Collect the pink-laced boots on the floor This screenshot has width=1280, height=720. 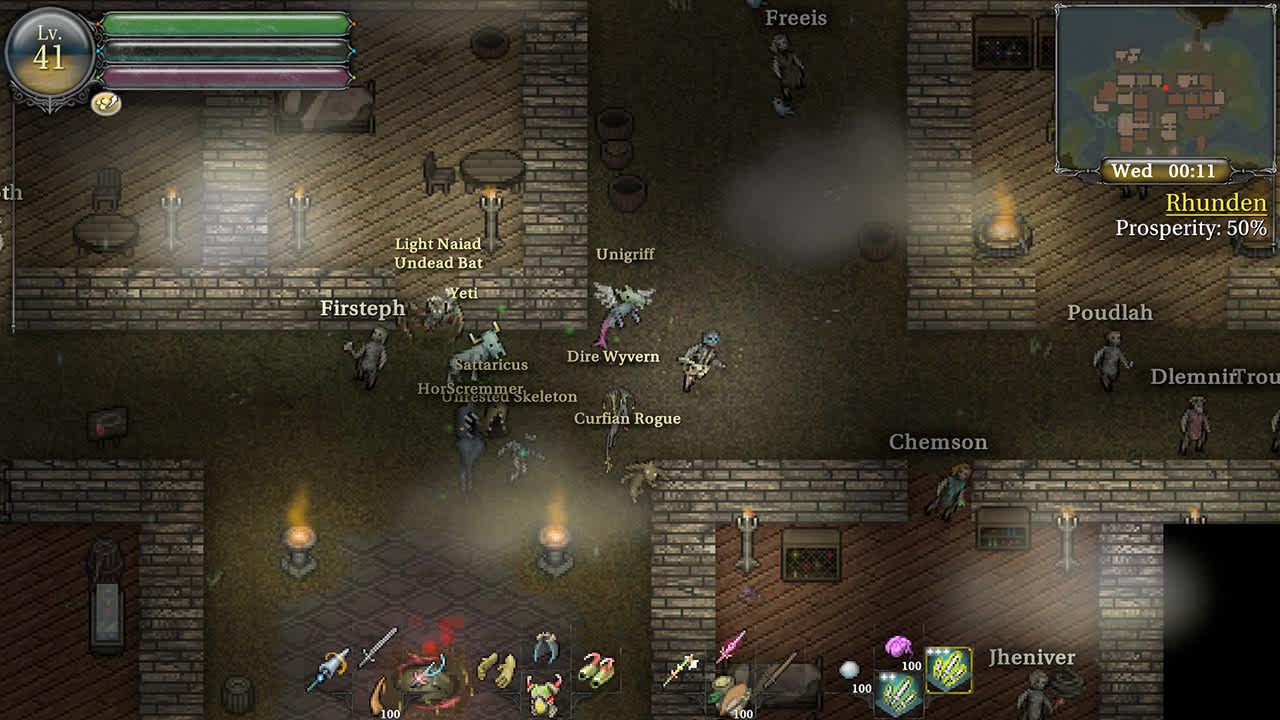pos(598,670)
